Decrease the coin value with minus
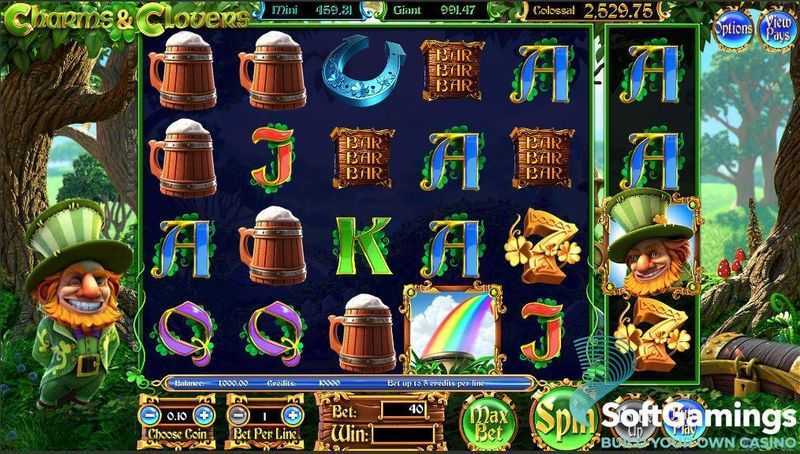800x454 pixels. coord(149,415)
